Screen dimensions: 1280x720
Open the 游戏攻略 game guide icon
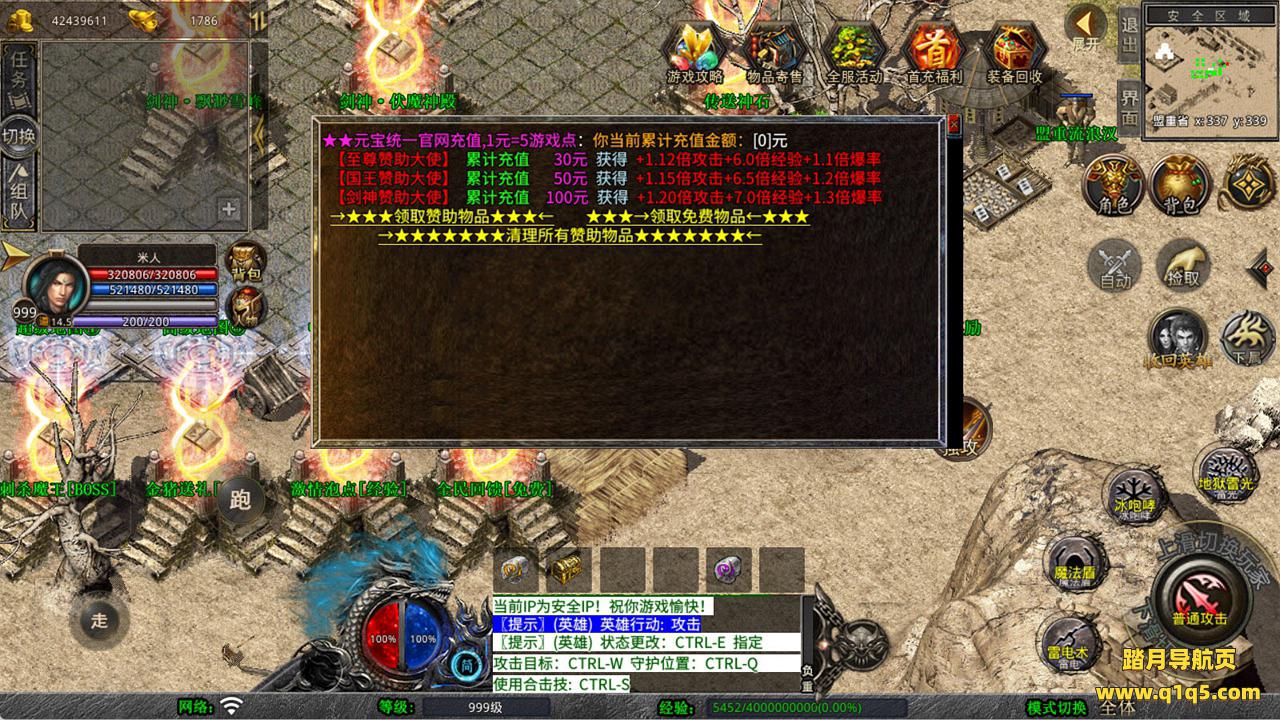(x=696, y=52)
